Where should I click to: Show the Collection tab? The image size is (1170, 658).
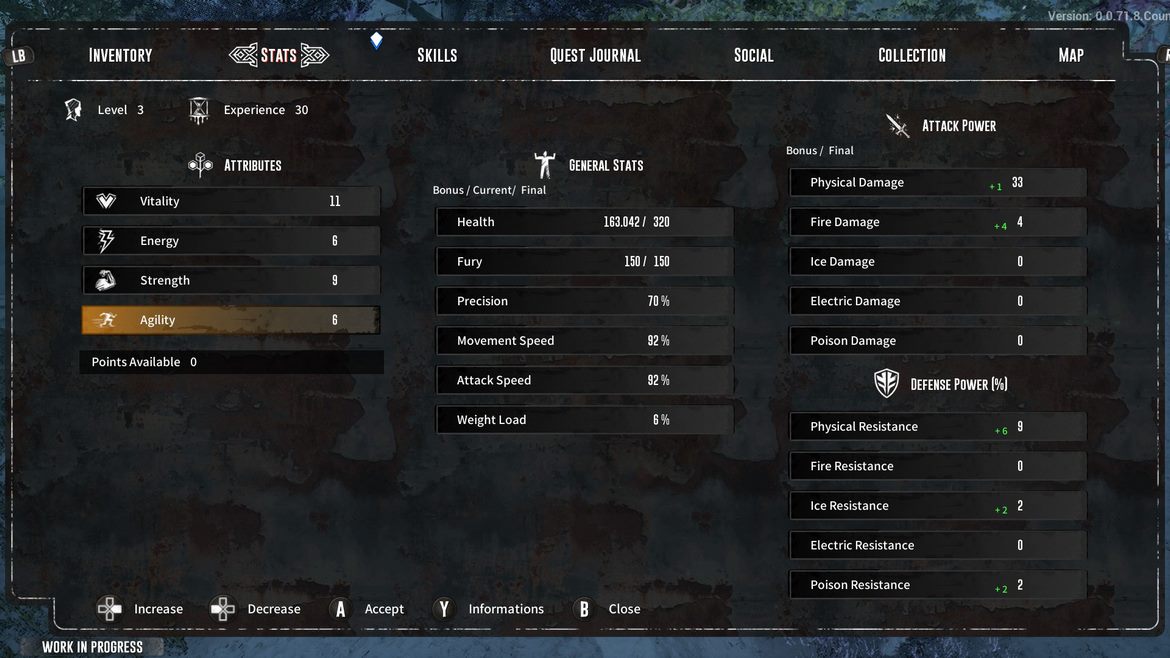pos(911,55)
